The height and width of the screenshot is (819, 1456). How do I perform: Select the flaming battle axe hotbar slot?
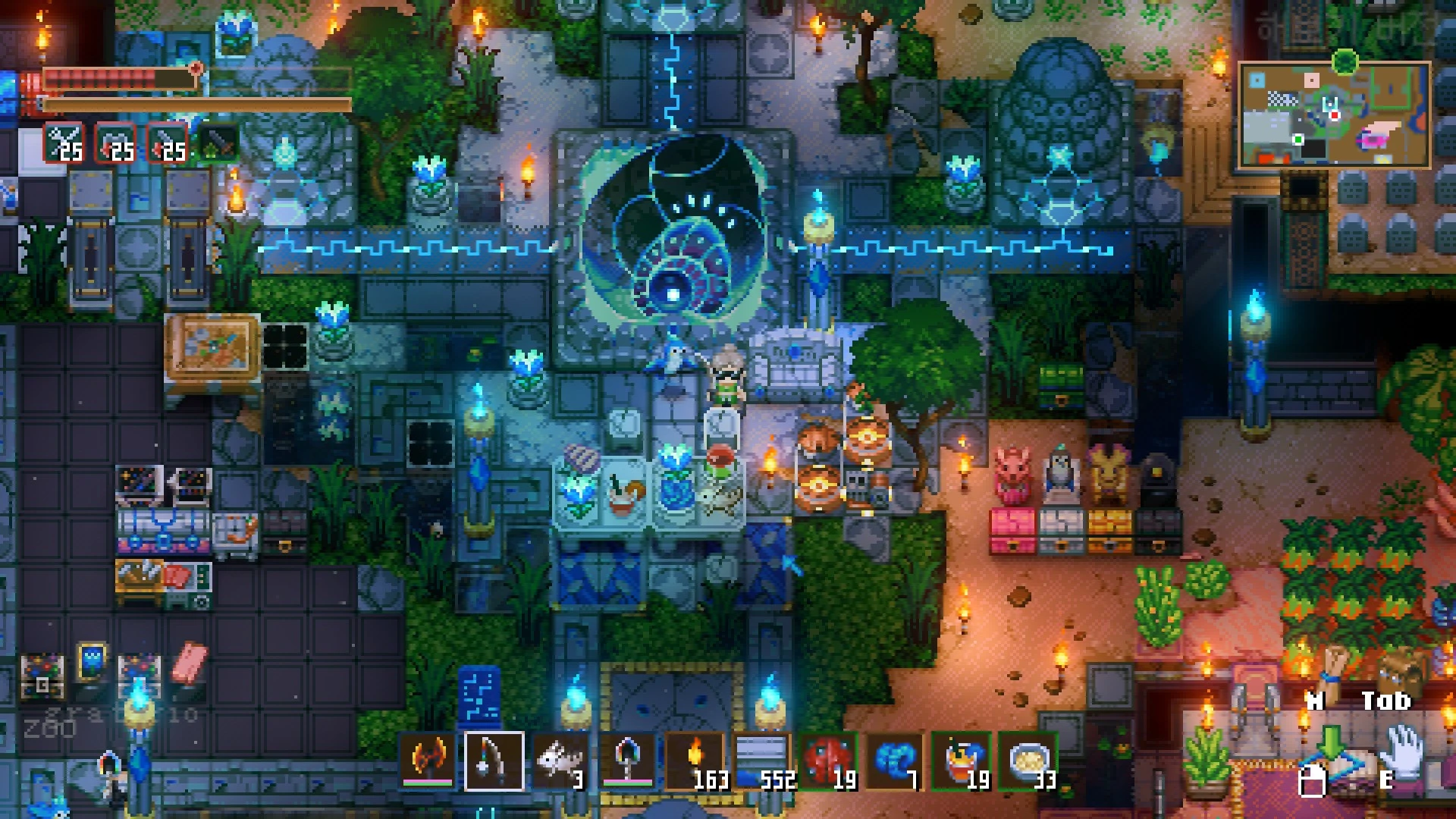[427, 761]
